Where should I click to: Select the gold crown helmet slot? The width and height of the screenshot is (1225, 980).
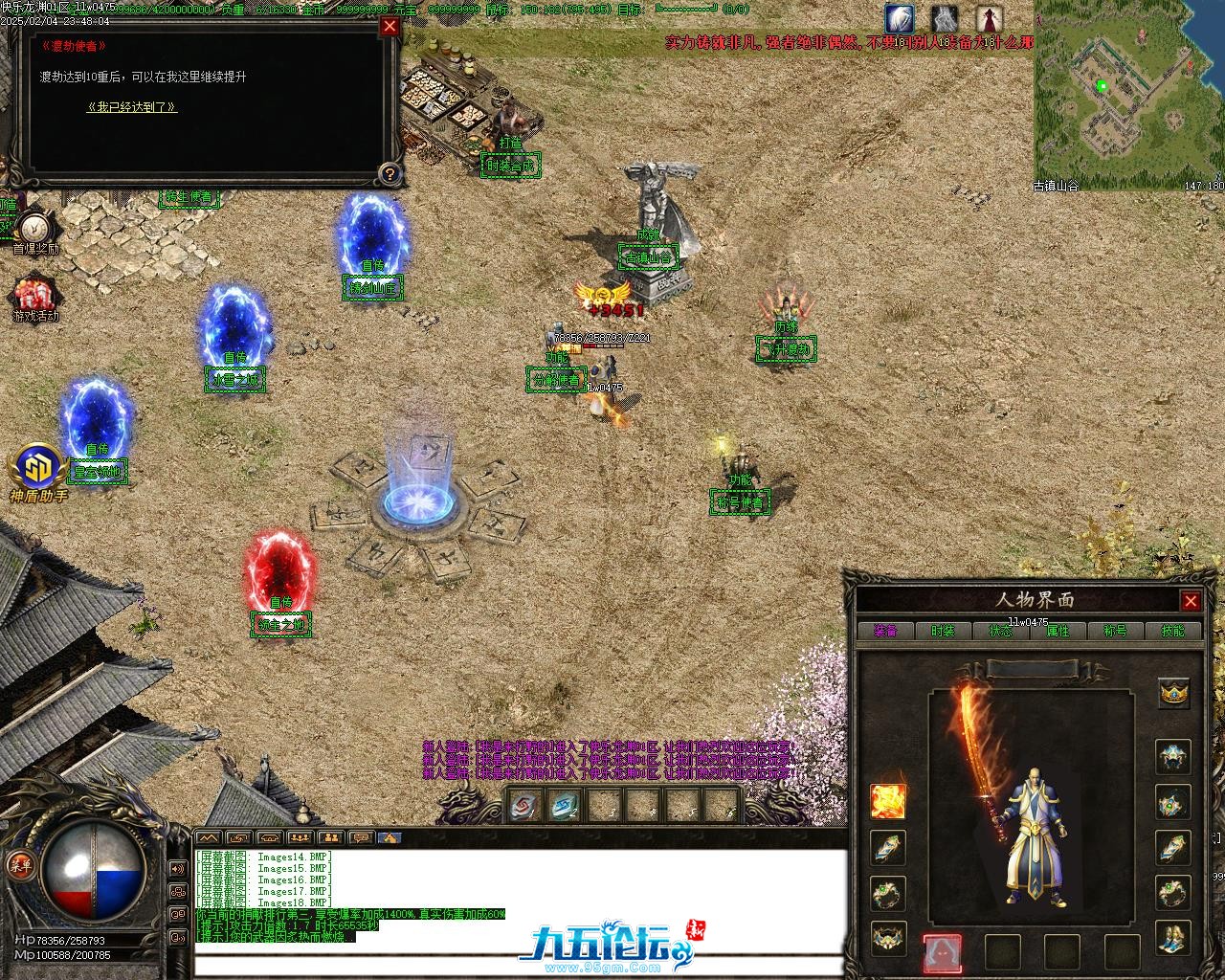1174,692
